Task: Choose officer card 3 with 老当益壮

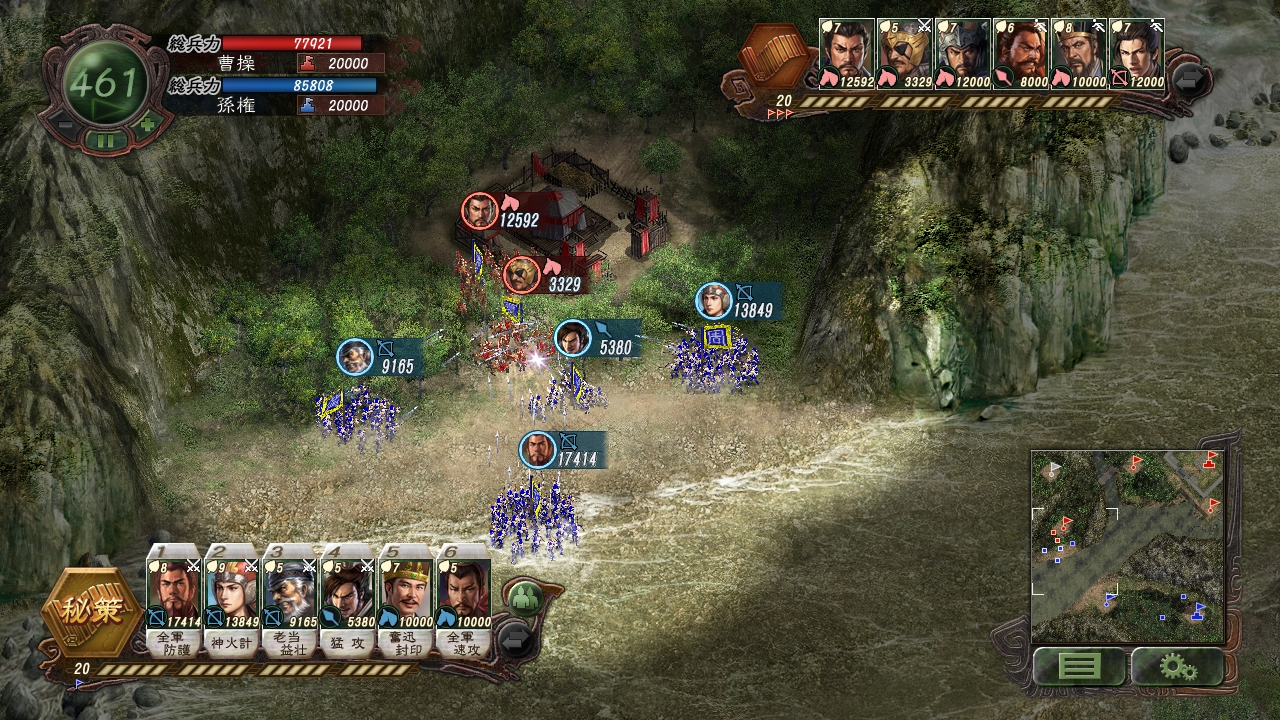Action: (290, 601)
